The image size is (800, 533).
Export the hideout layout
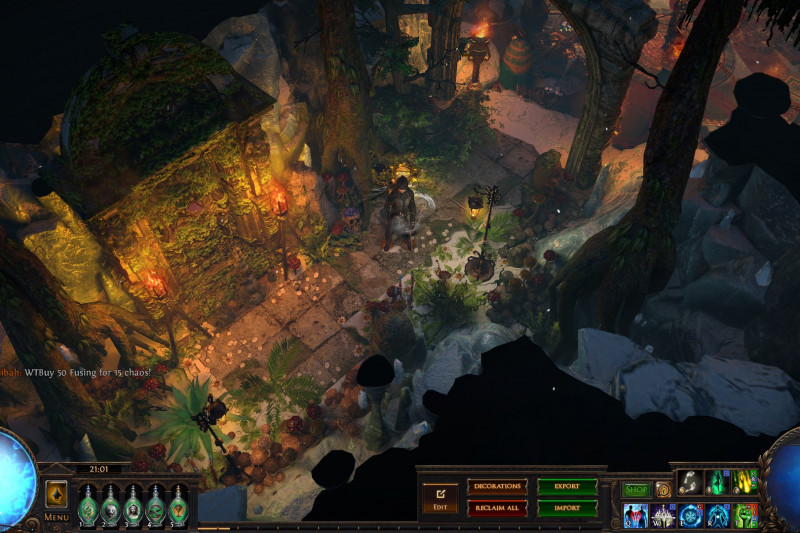pos(567,486)
